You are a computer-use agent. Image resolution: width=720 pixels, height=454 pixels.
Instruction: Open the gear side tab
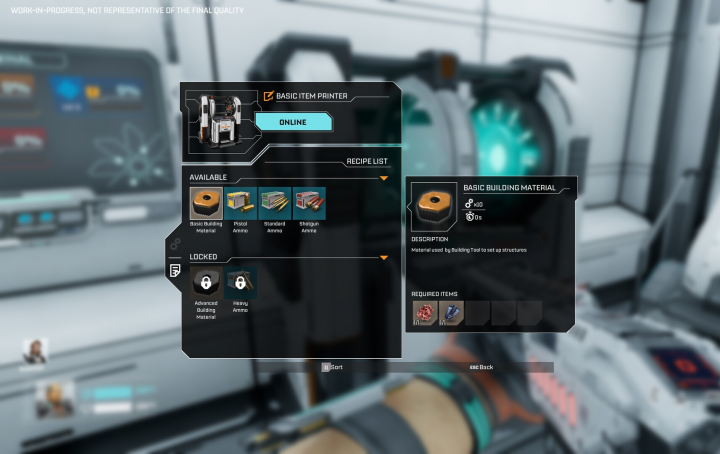(175, 244)
